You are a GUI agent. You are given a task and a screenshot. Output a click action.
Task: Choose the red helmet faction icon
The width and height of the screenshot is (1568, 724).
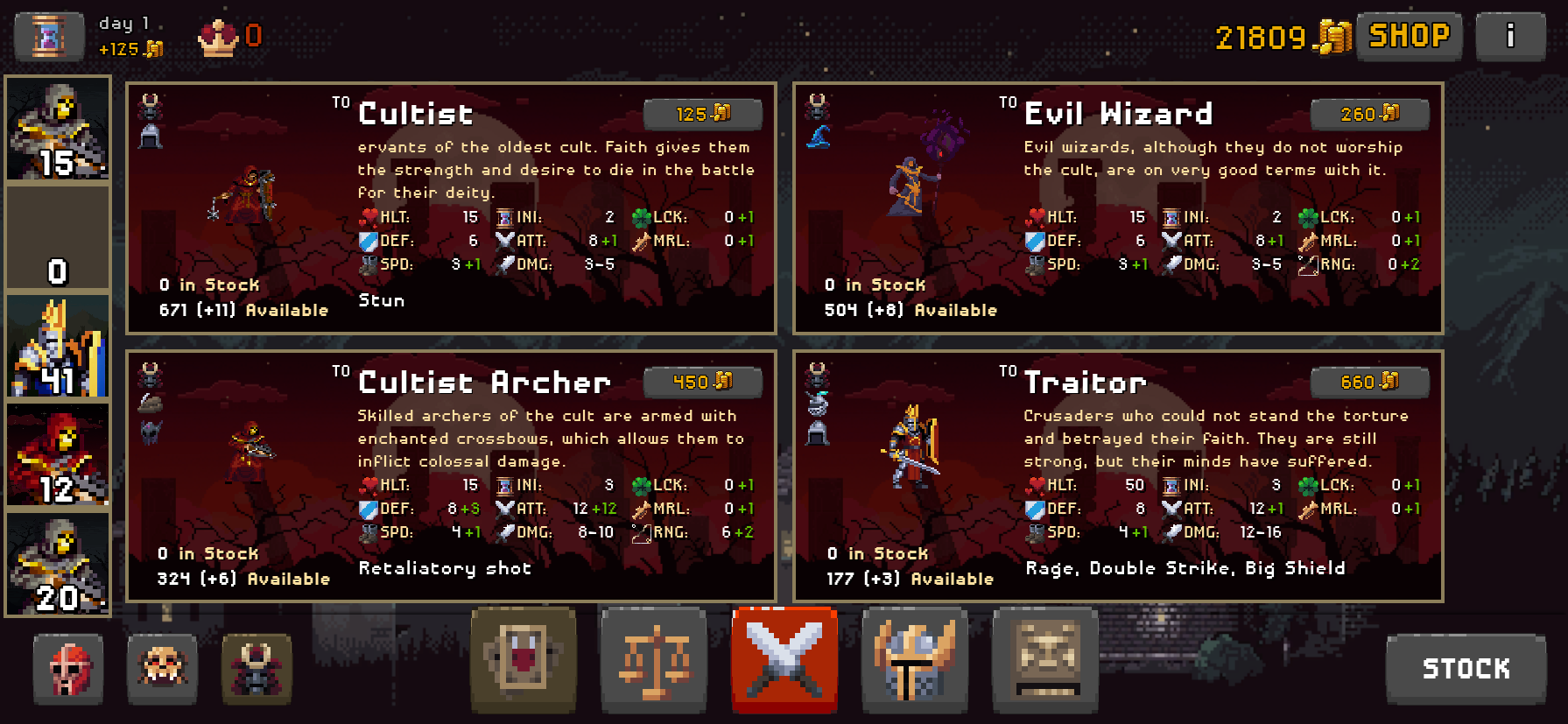[68, 670]
